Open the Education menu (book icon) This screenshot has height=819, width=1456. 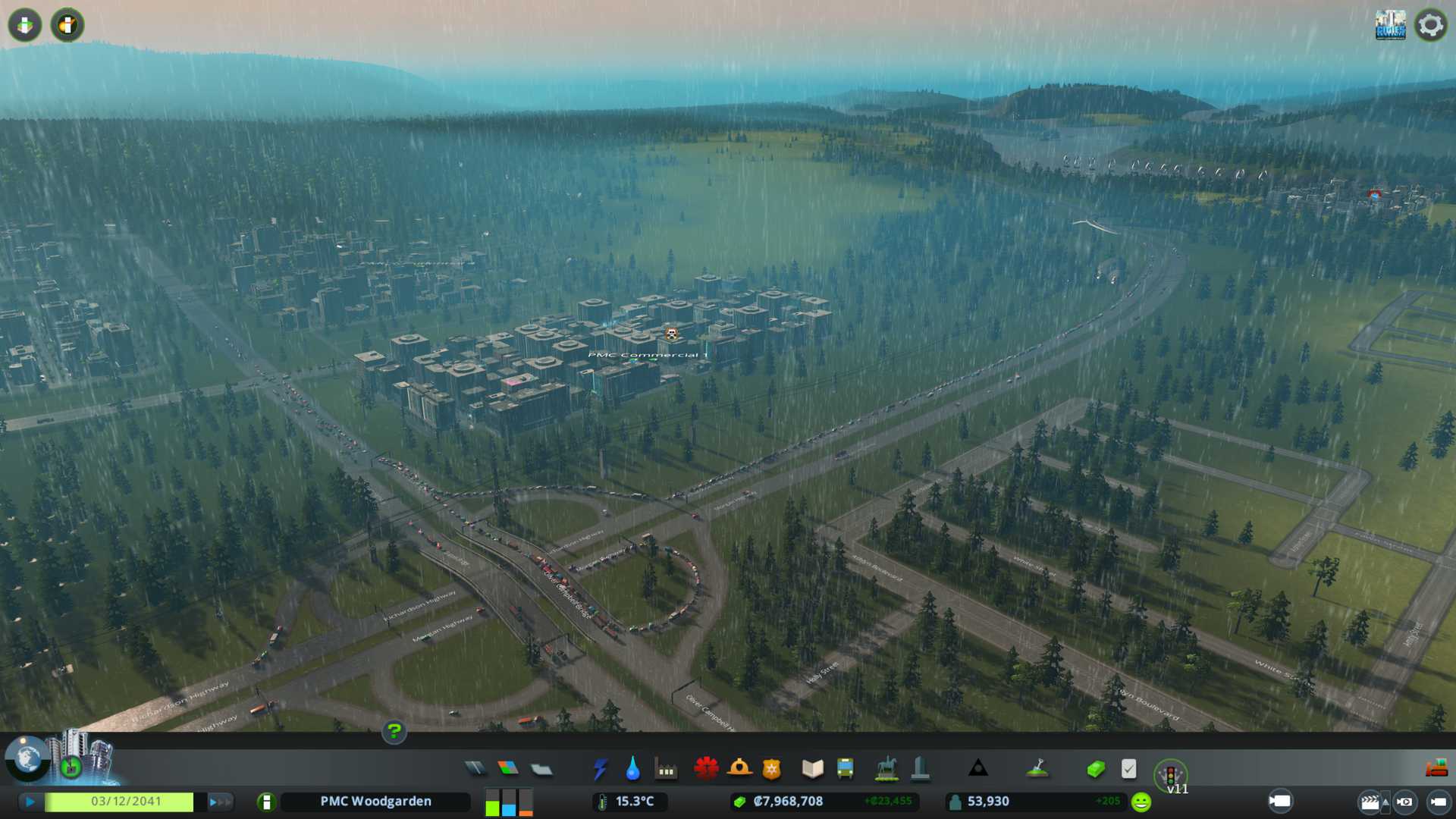812,769
